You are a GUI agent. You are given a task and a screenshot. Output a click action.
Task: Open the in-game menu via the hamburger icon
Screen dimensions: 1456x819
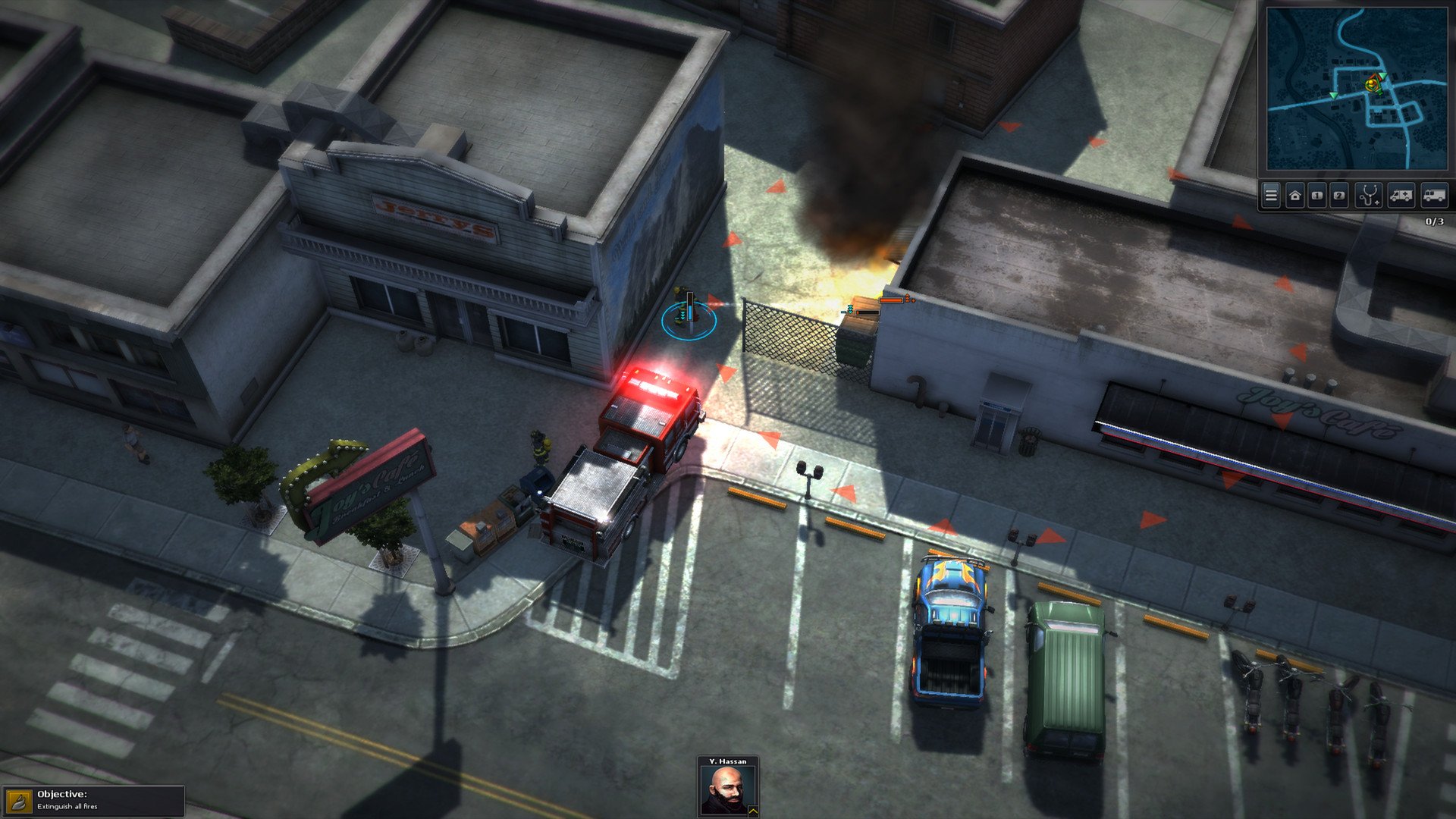pos(1271,196)
